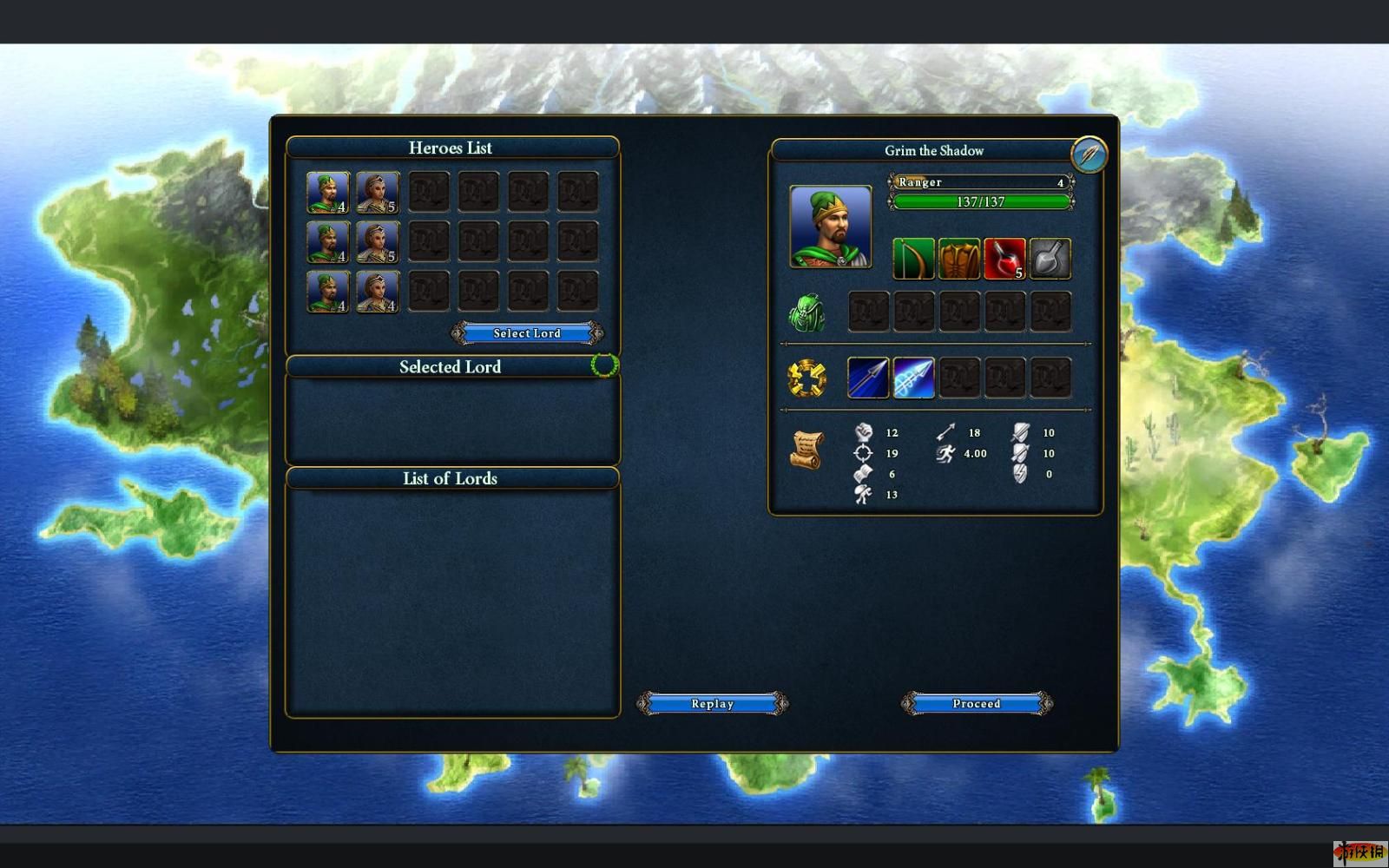Viewport: 1389px width, 868px height.
Task: Click the Select Lord button
Action: (527, 333)
